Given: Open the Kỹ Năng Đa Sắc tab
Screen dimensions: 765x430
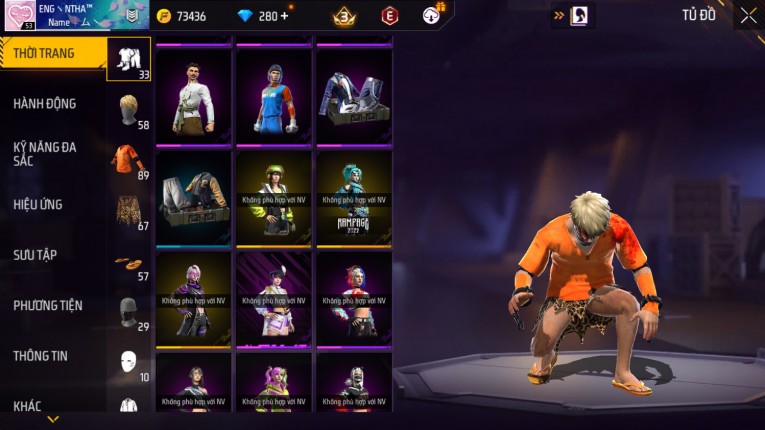Looking at the screenshot, I should coord(45,154).
